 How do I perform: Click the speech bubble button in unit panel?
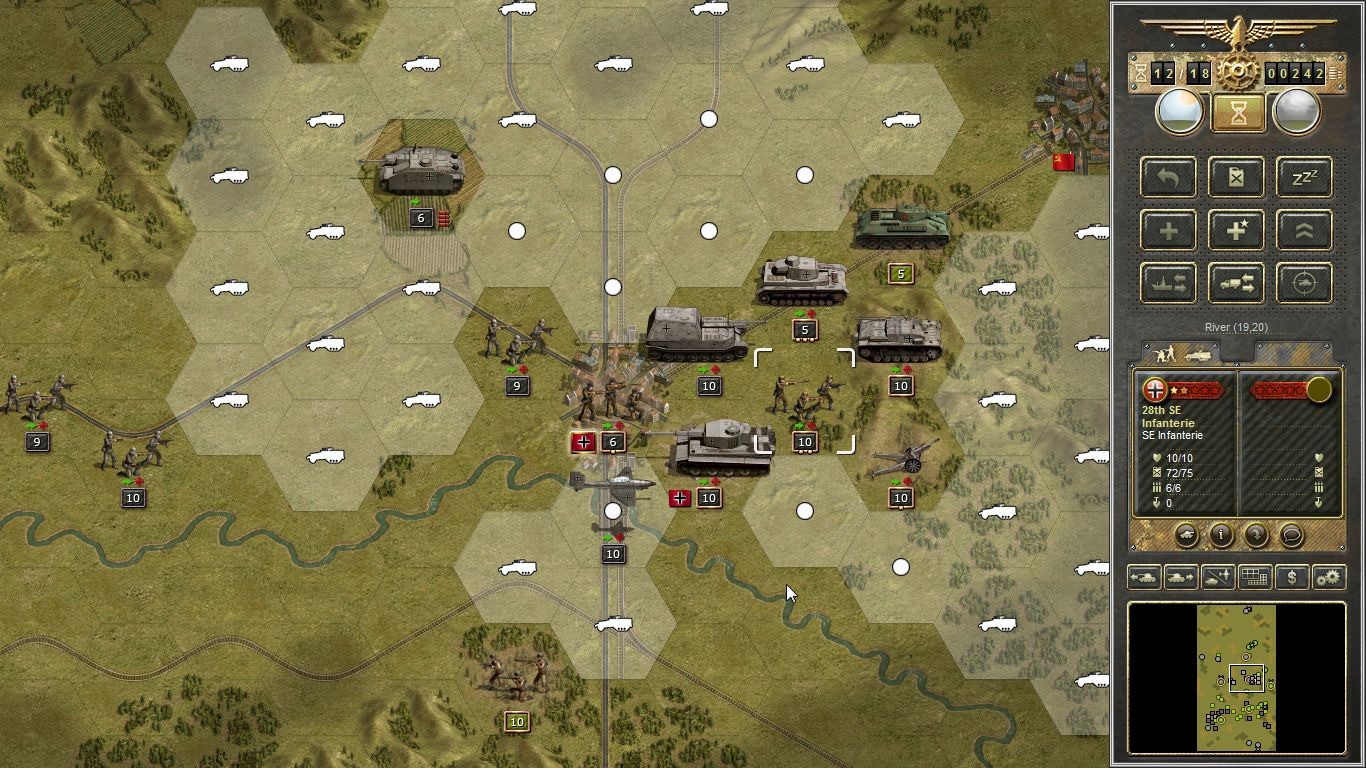pyautogui.click(x=1291, y=535)
